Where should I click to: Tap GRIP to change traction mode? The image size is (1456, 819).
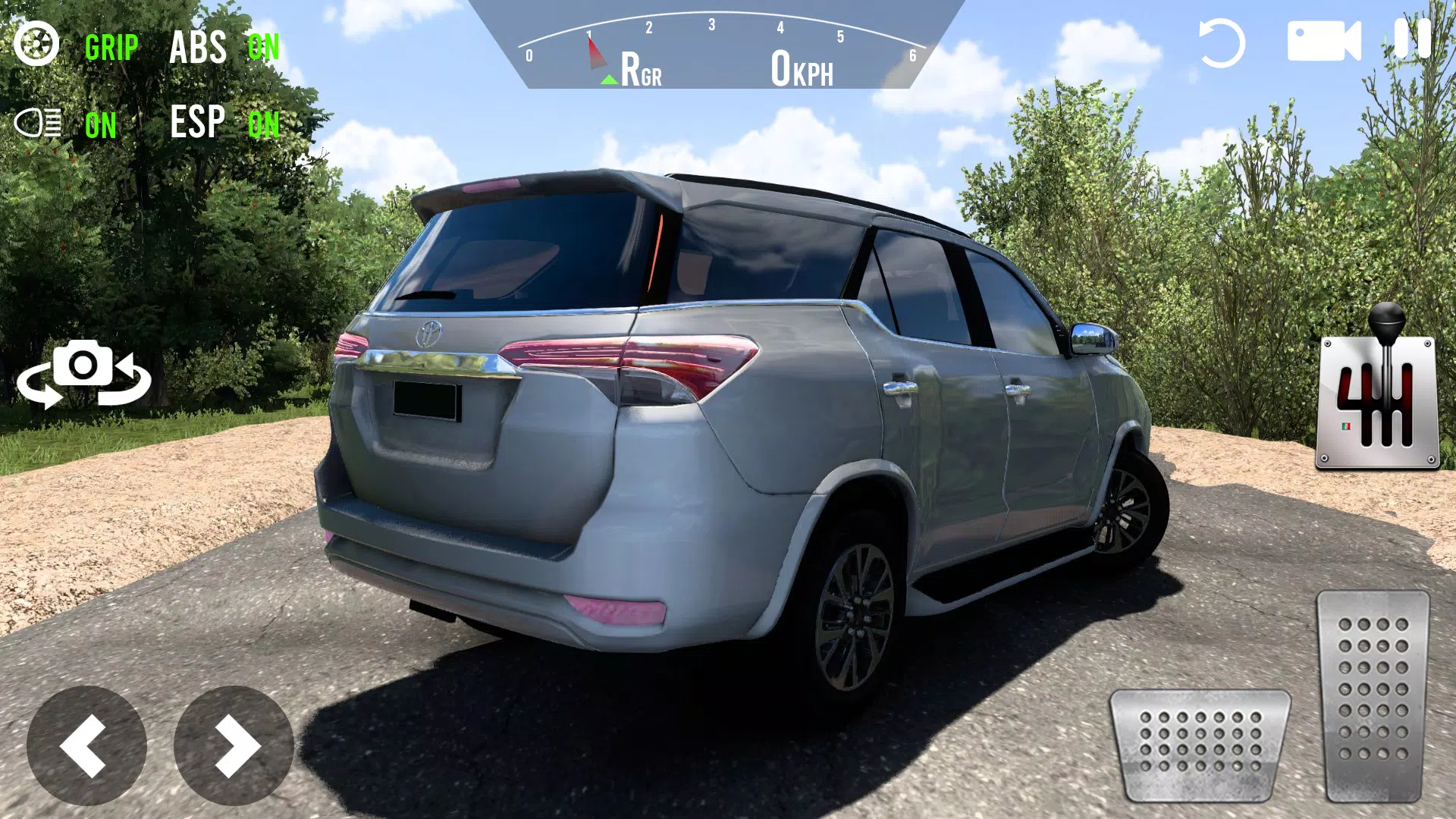coord(110,48)
